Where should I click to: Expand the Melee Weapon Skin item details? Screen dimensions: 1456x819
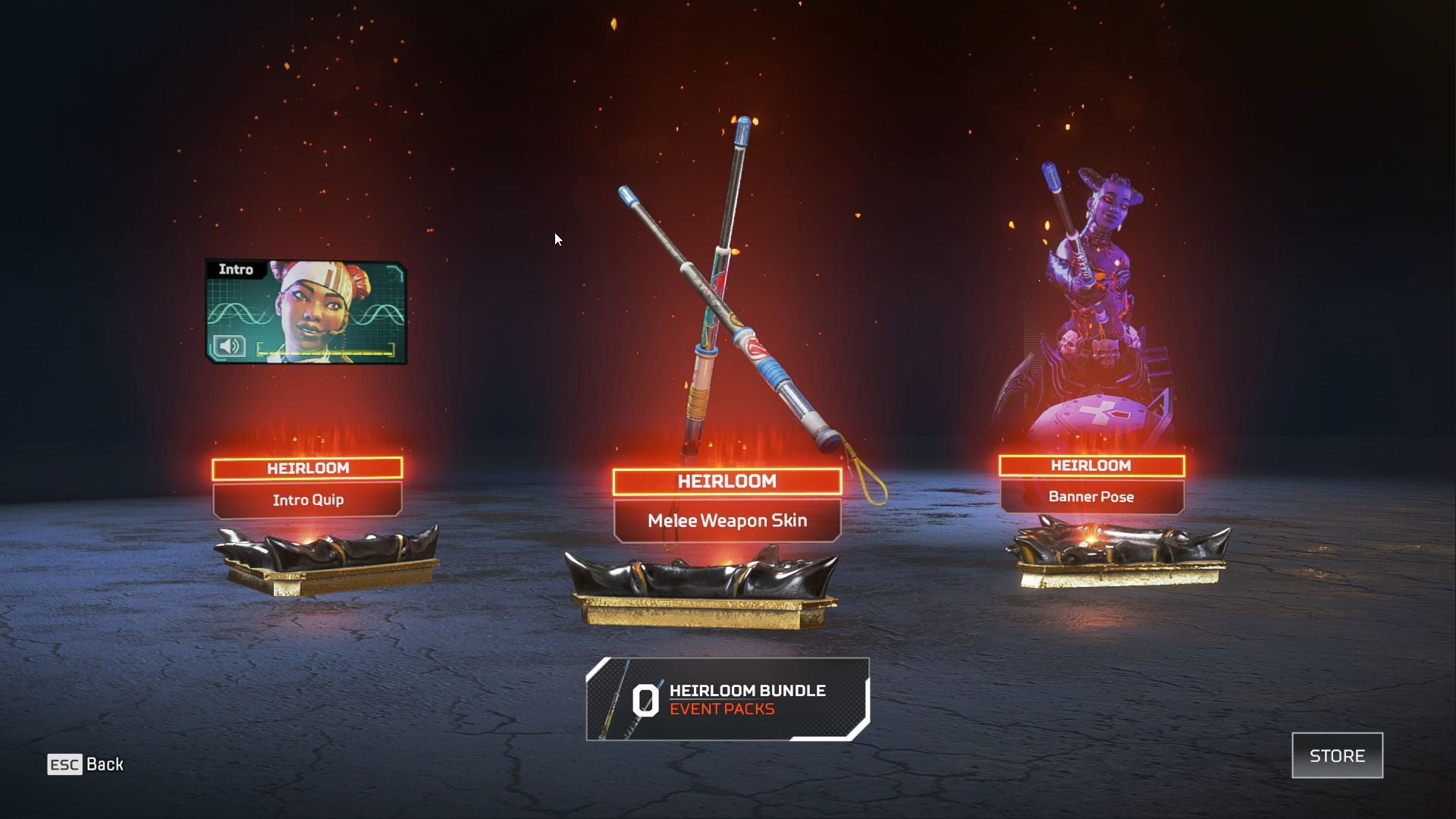point(726,521)
